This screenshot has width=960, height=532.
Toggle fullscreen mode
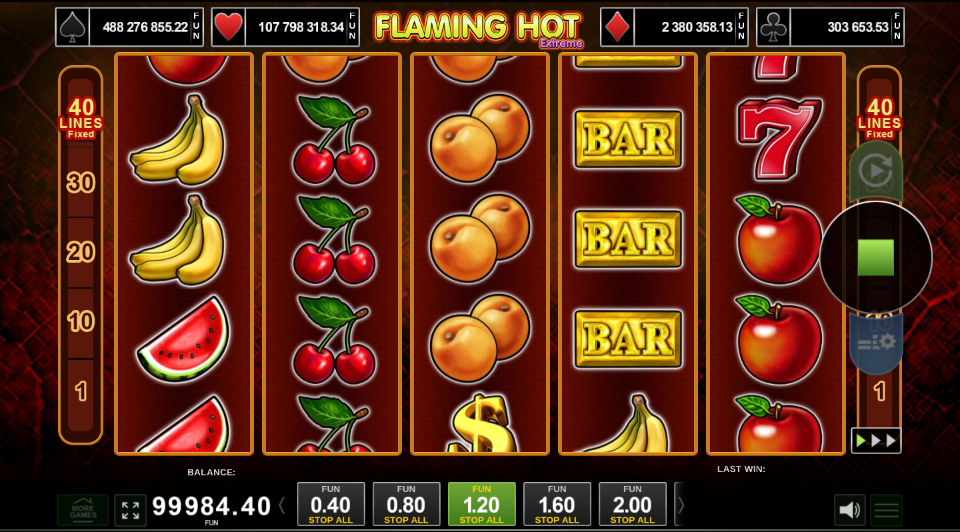point(130,510)
